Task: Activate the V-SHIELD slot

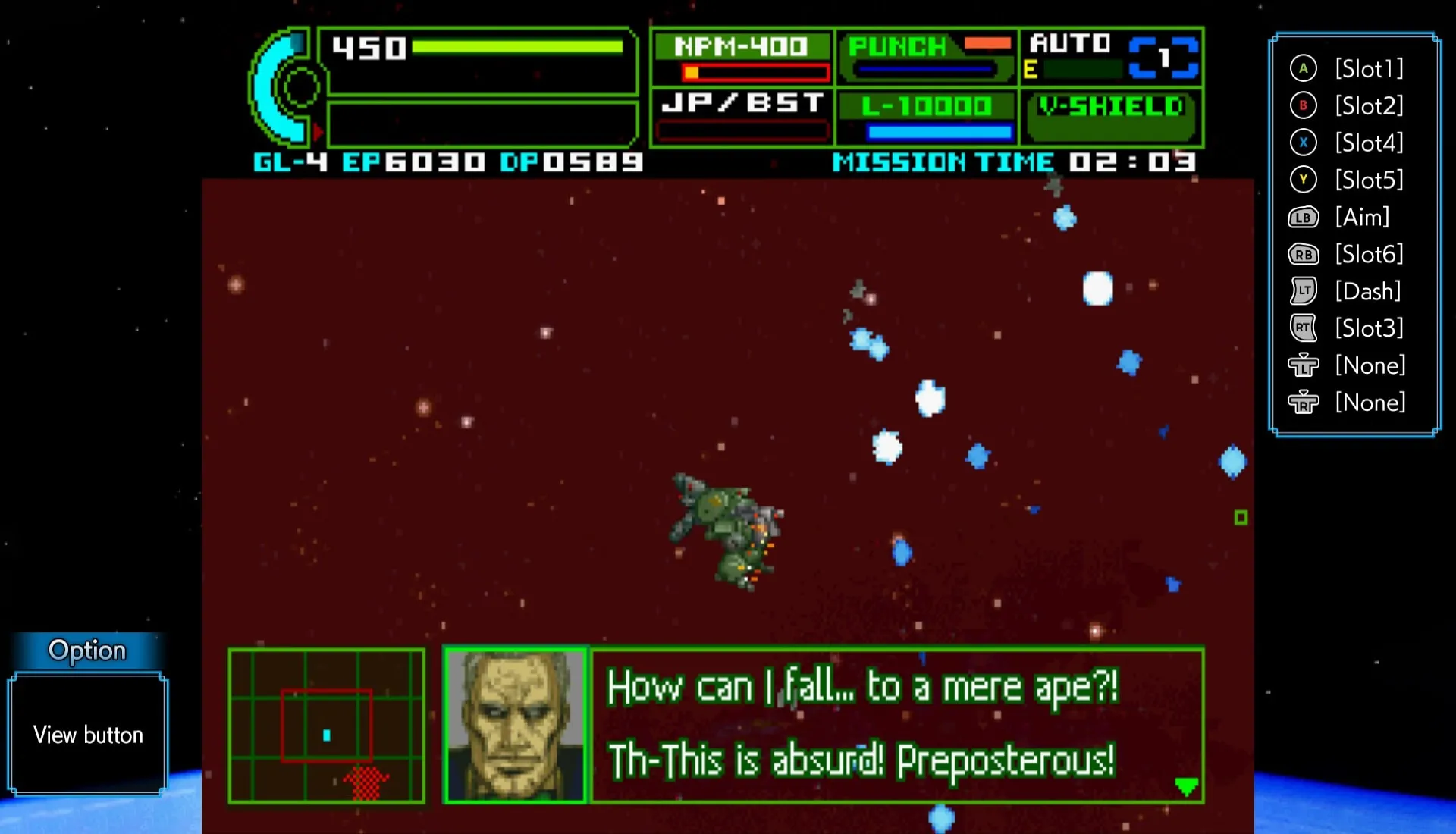Action: [x=1112, y=118]
